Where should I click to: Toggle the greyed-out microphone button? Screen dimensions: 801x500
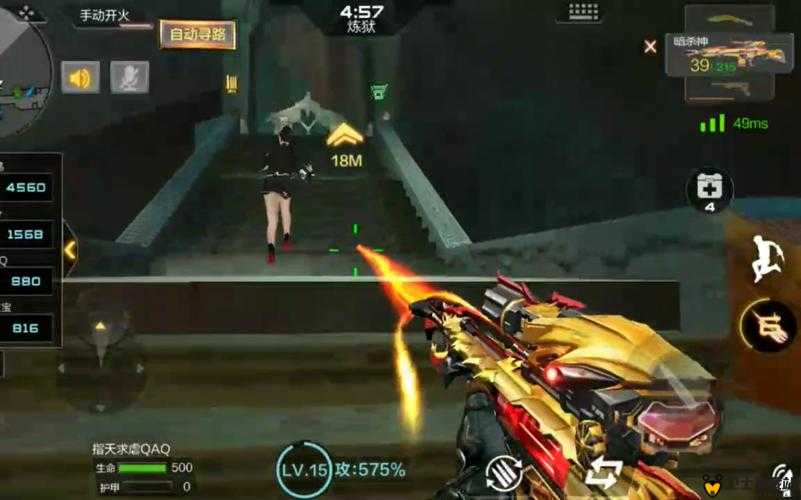click(x=130, y=77)
